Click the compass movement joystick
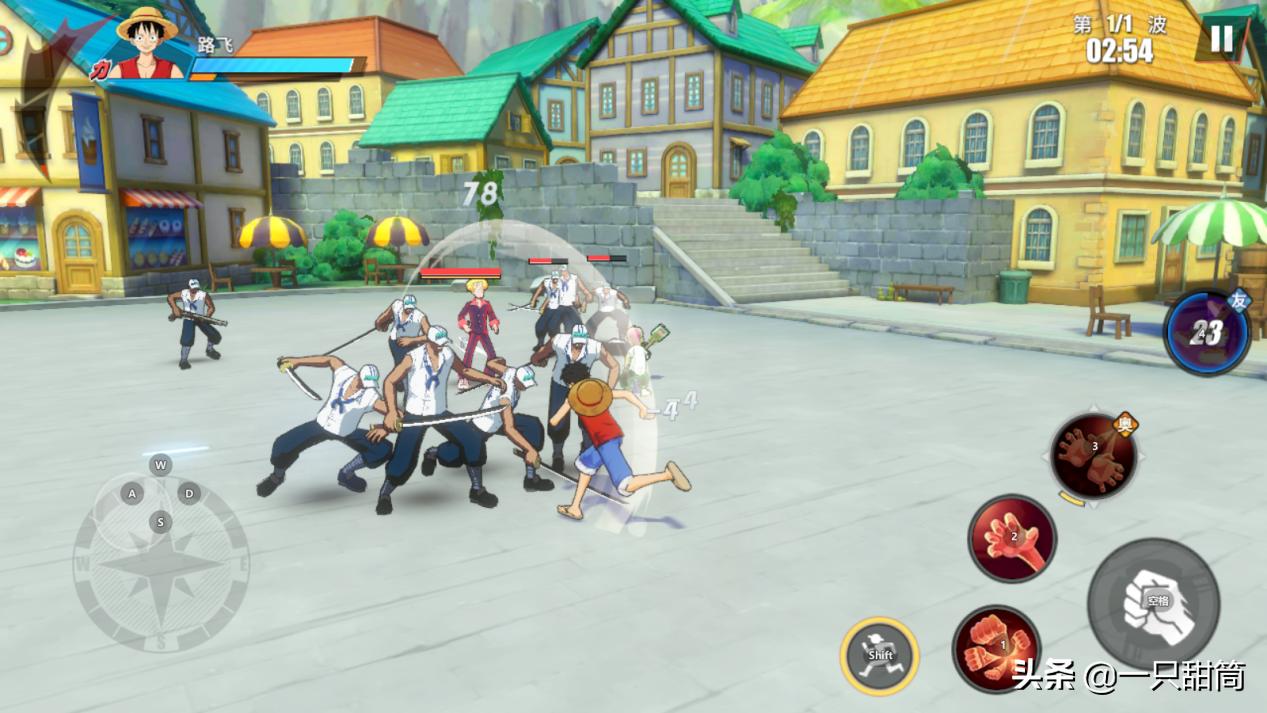 [x=161, y=564]
